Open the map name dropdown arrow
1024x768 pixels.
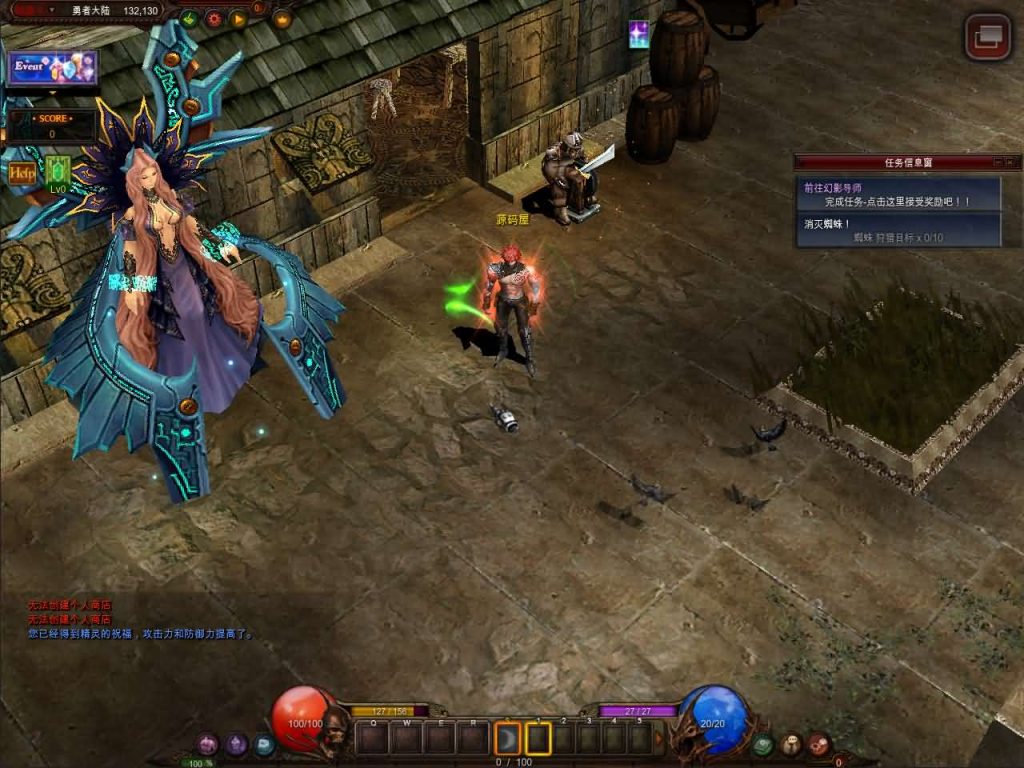coord(52,10)
